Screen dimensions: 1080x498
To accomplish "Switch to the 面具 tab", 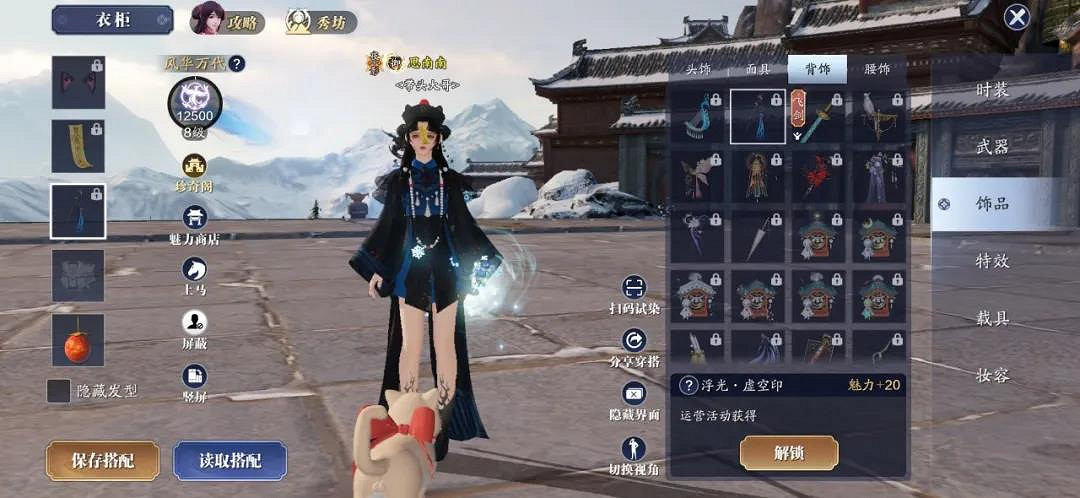I will (x=758, y=69).
